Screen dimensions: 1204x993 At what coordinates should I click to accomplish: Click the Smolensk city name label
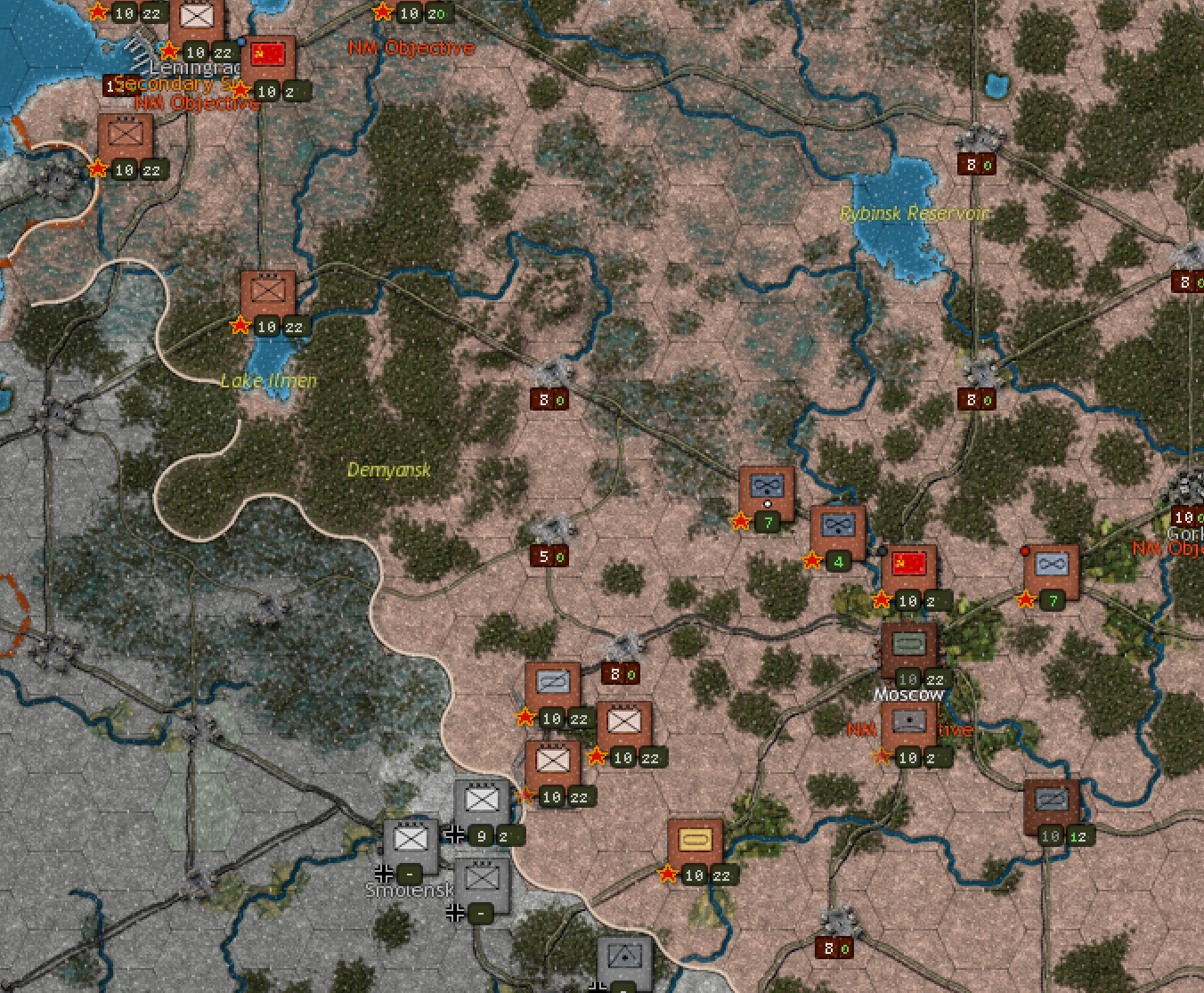(x=408, y=891)
